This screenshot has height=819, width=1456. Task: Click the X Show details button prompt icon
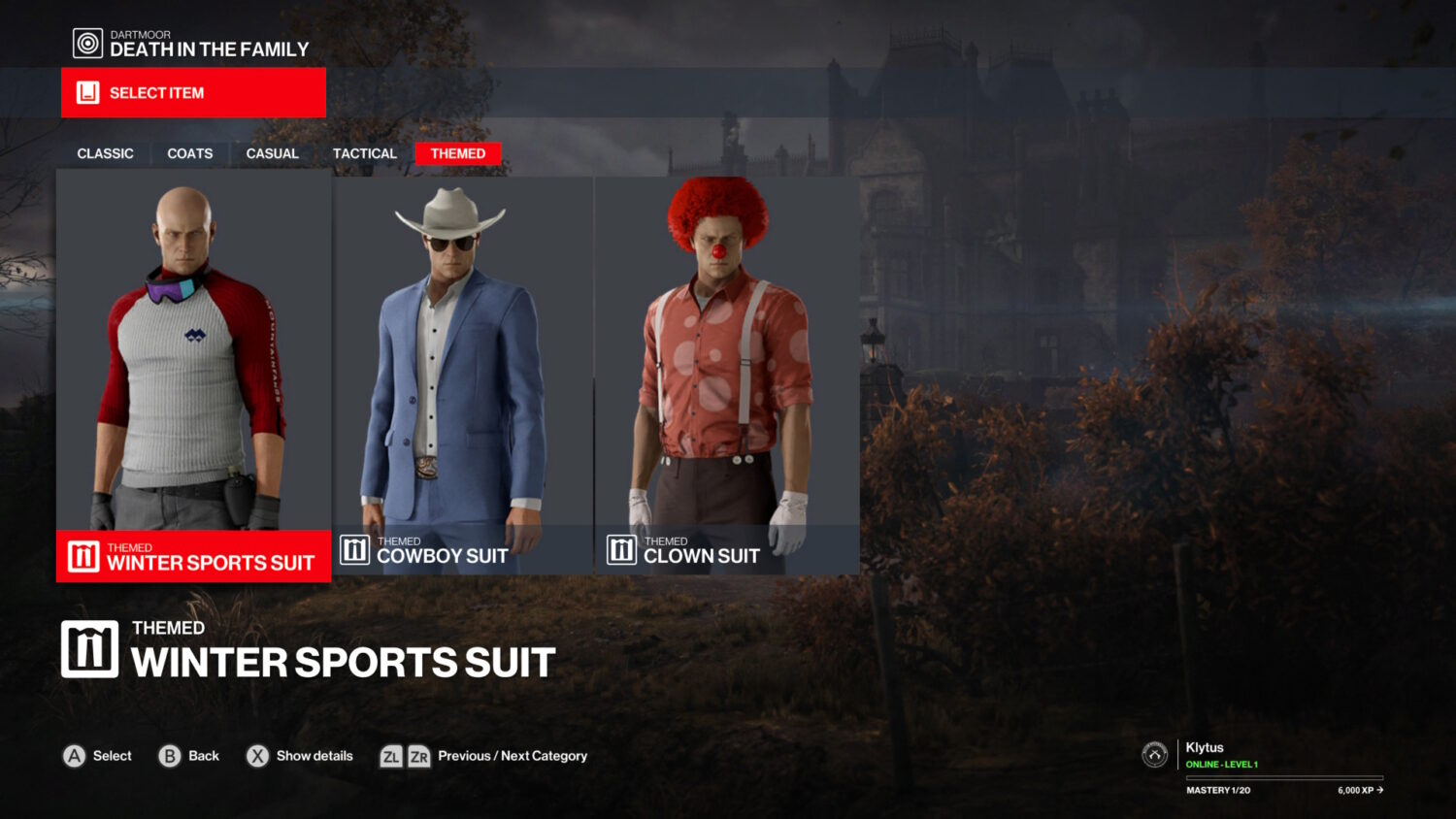(x=256, y=755)
